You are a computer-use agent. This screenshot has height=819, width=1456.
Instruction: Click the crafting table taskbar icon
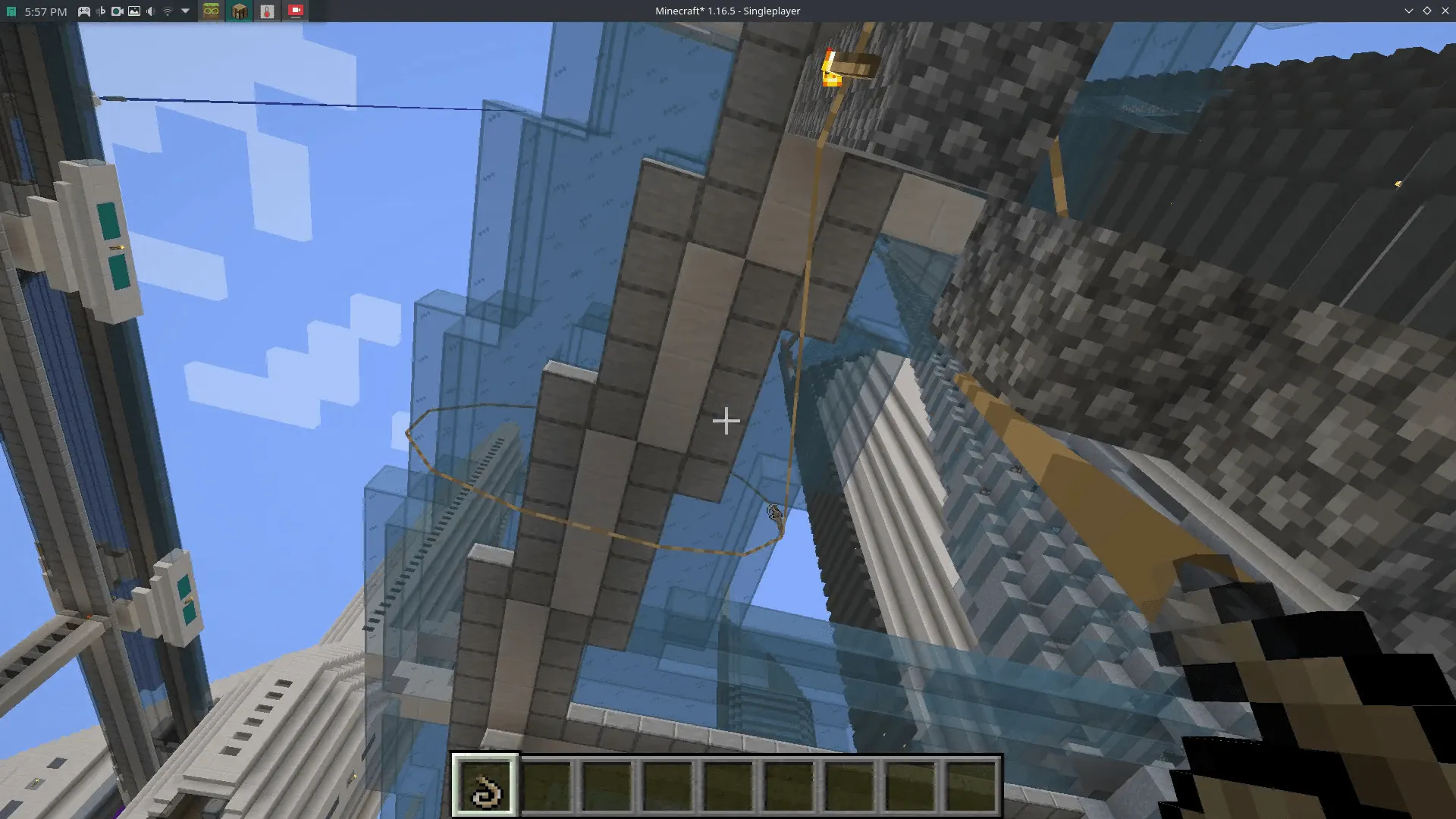click(x=238, y=11)
